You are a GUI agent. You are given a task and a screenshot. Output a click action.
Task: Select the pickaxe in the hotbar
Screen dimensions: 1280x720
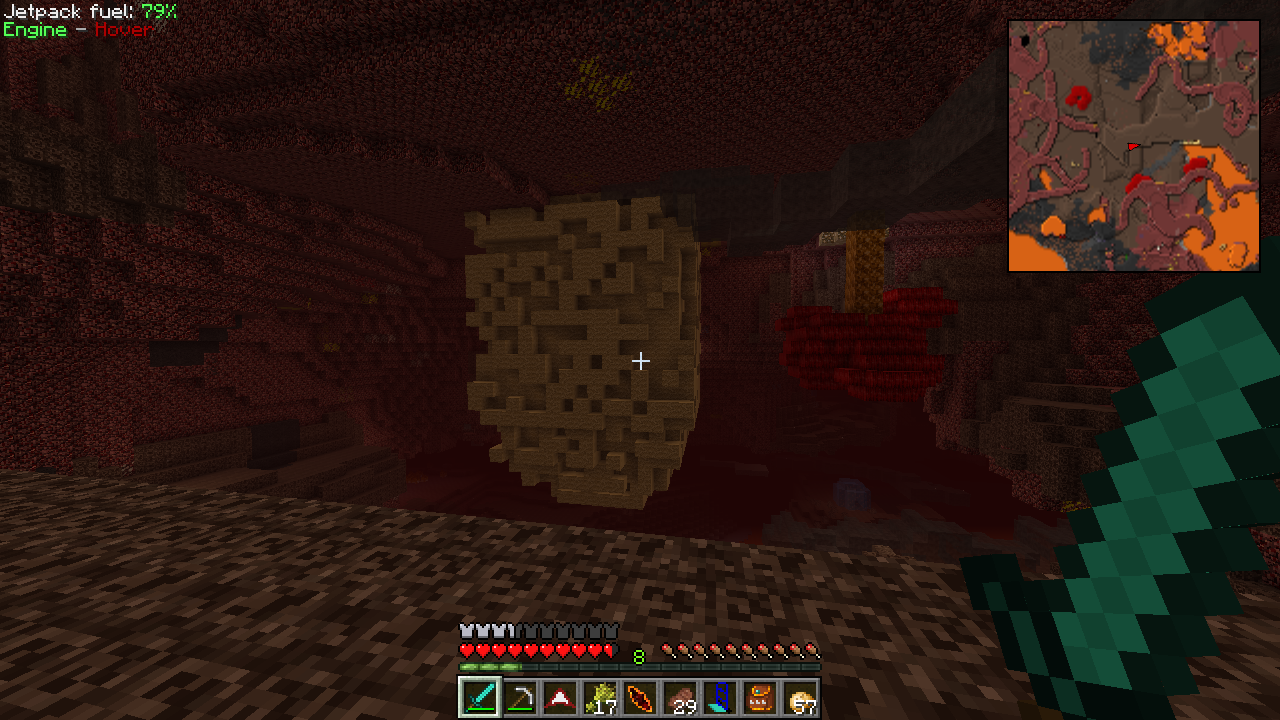point(519,697)
